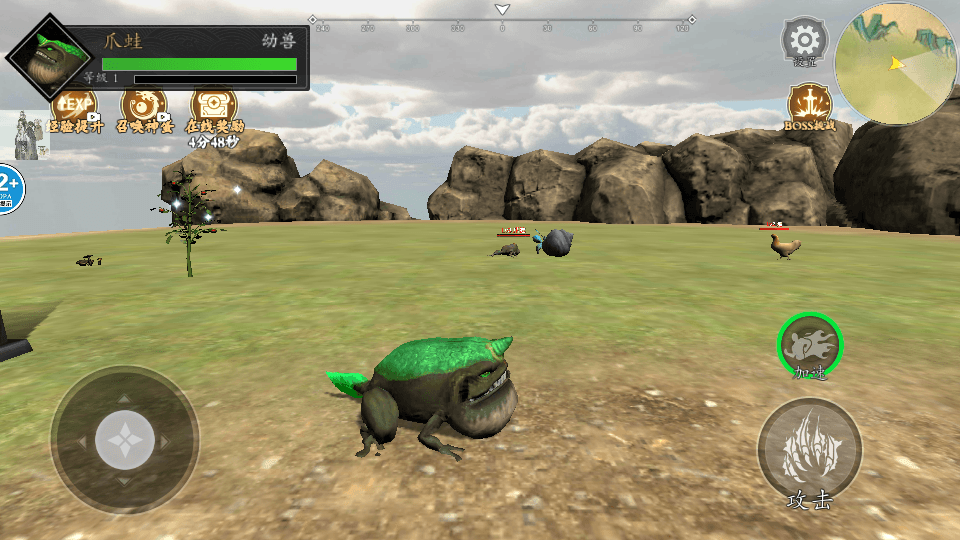This screenshot has height=540, width=960.
Task: Select the frog creature portrait
Action: point(45,56)
